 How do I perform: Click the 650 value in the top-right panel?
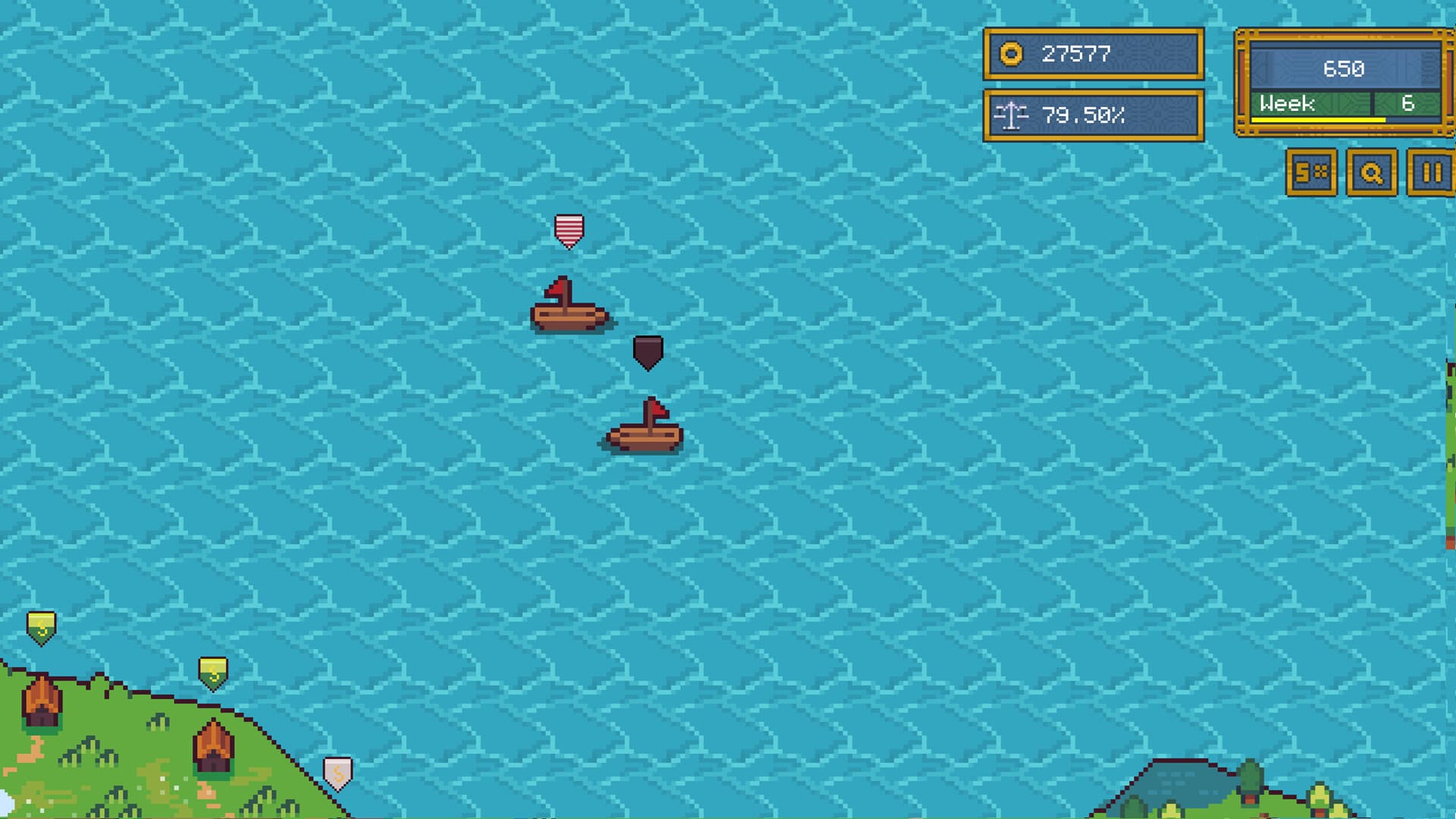pyautogui.click(x=1346, y=69)
